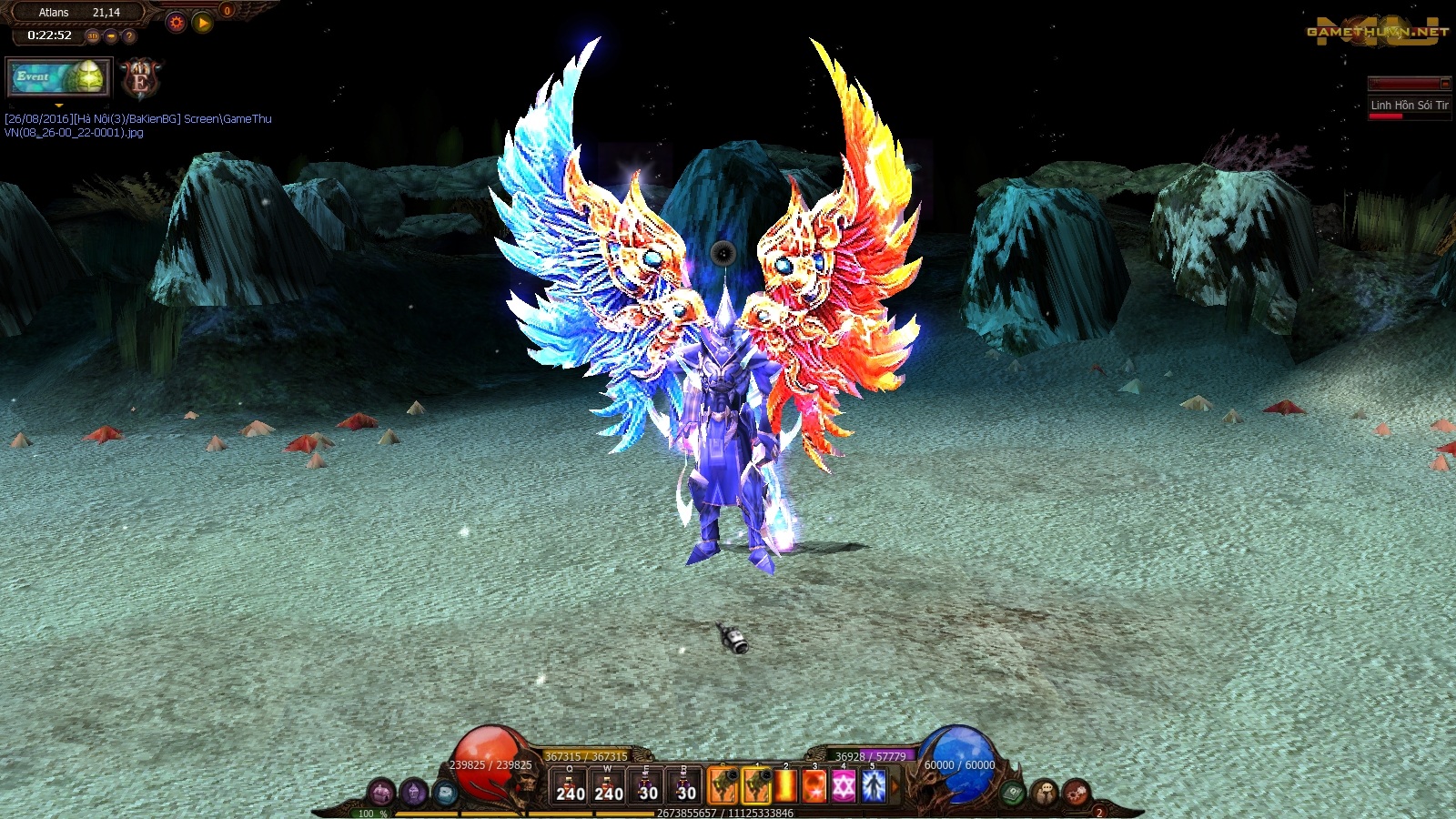Click the yellow play arrow button
This screenshot has width=1456, height=819.
click(203, 23)
